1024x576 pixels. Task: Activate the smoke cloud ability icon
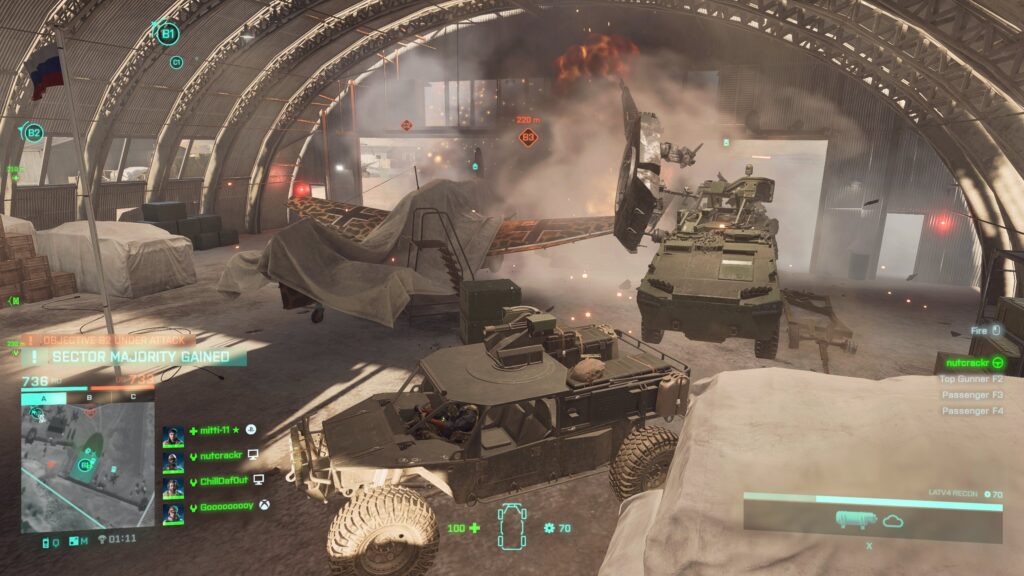click(x=893, y=520)
